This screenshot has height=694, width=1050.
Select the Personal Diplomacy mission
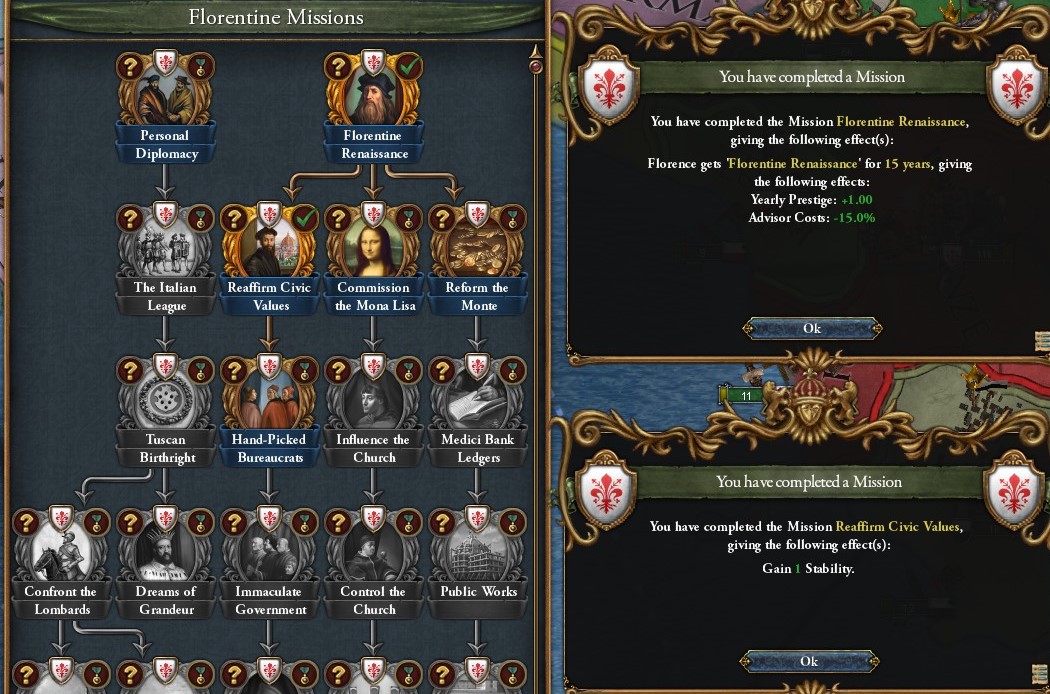pyautogui.click(x=165, y=98)
